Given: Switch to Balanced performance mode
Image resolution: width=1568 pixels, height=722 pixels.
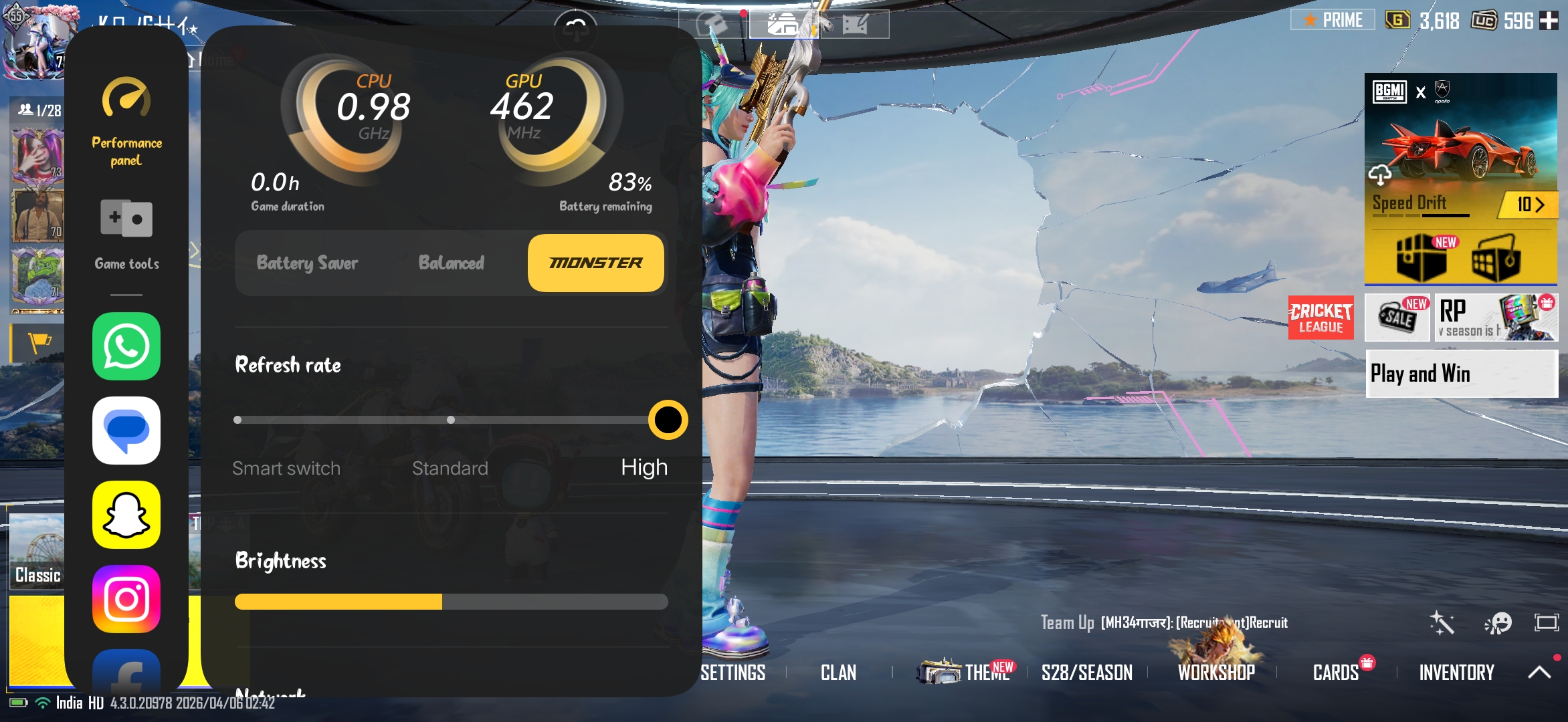Looking at the screenshot, I should click(x=452, y=263).
